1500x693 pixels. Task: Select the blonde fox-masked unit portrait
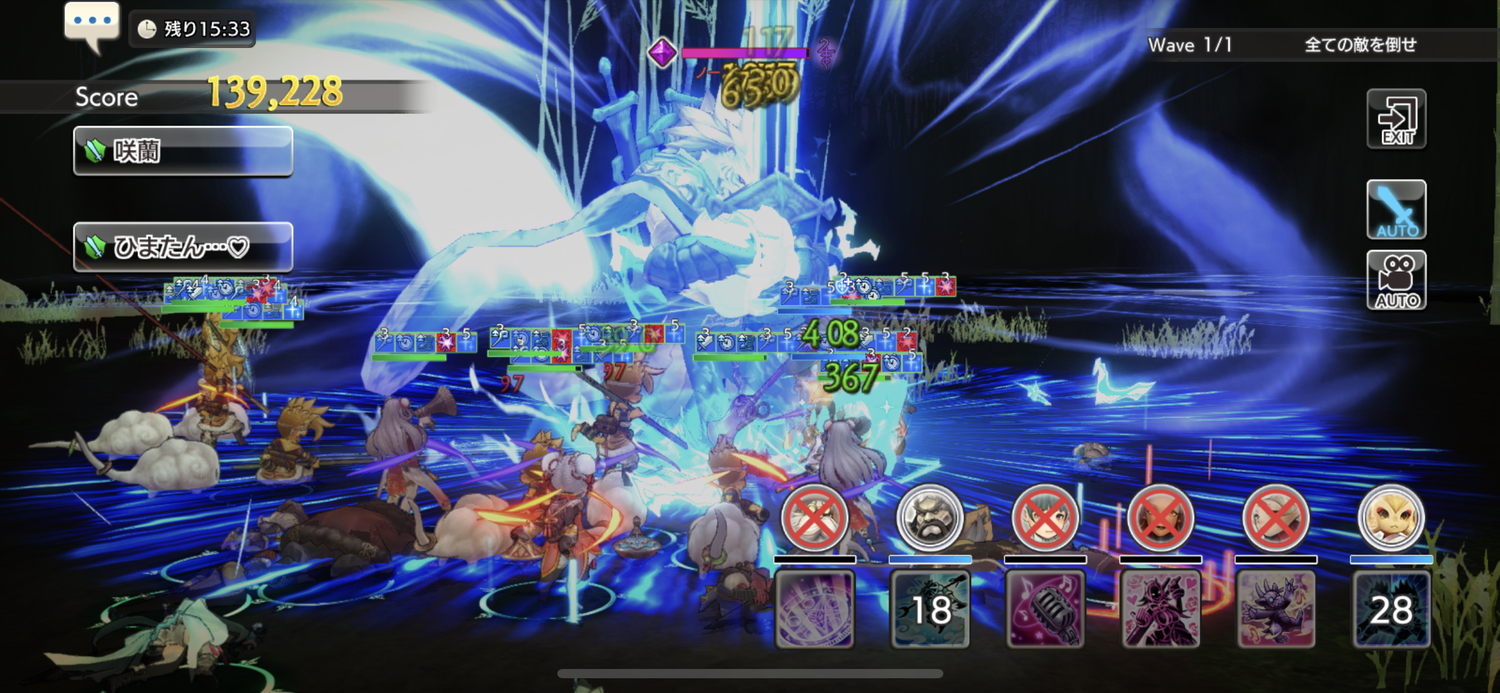[x=1391, y=519]
